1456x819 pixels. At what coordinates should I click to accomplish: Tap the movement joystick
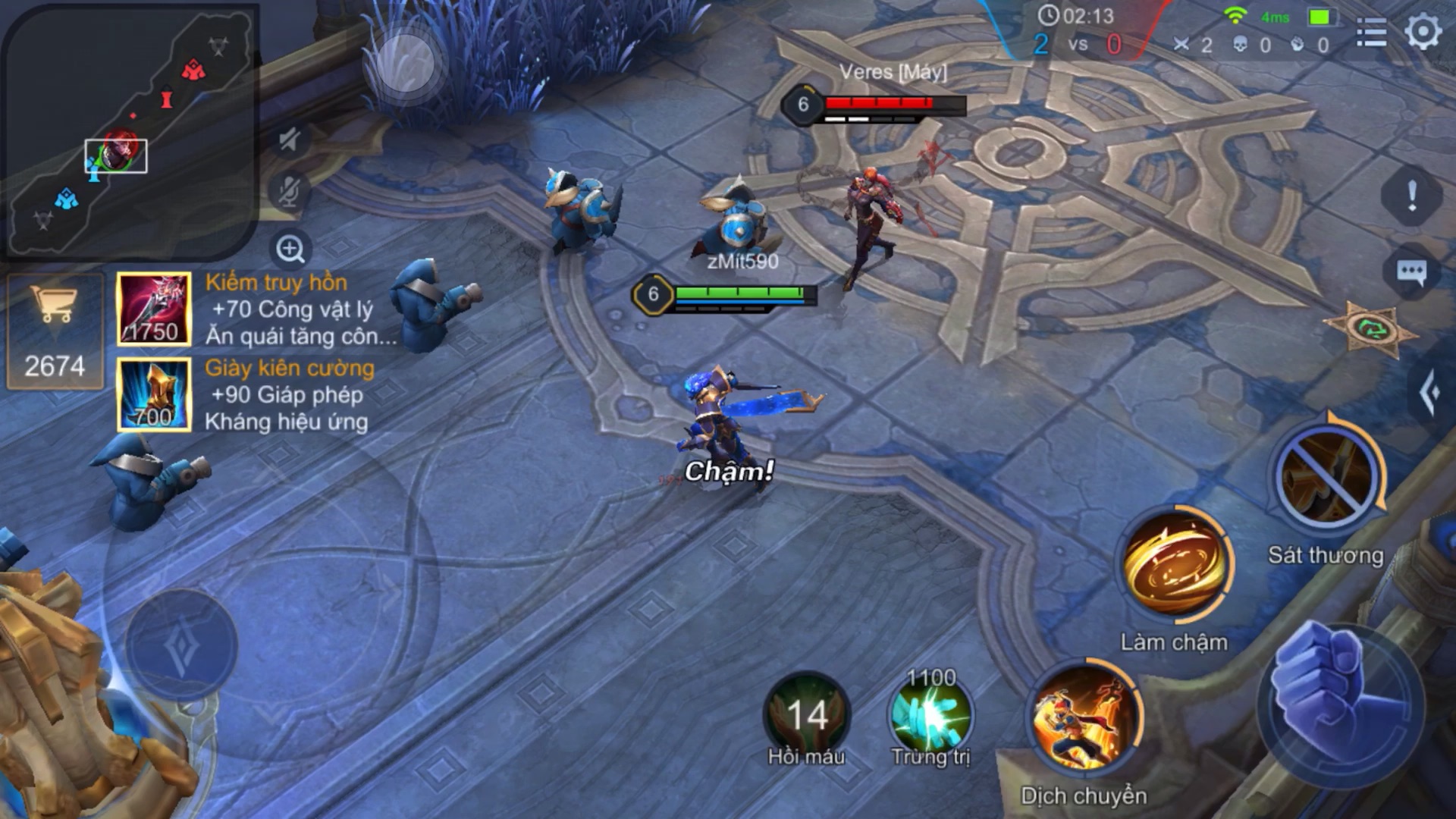click(182, 647)
